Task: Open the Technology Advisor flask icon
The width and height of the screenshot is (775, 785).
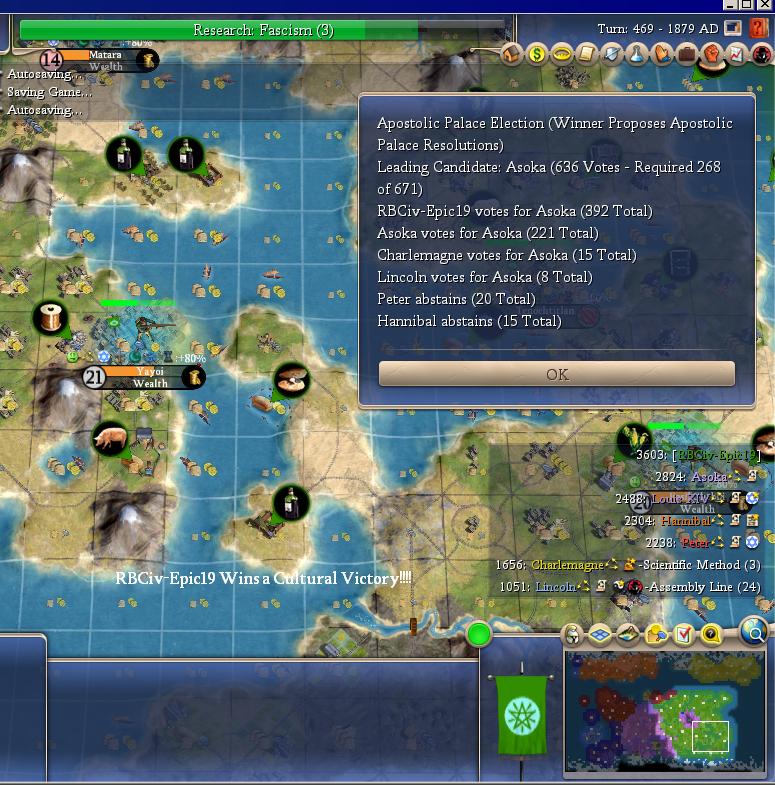Action: click(x=636, y=54)
